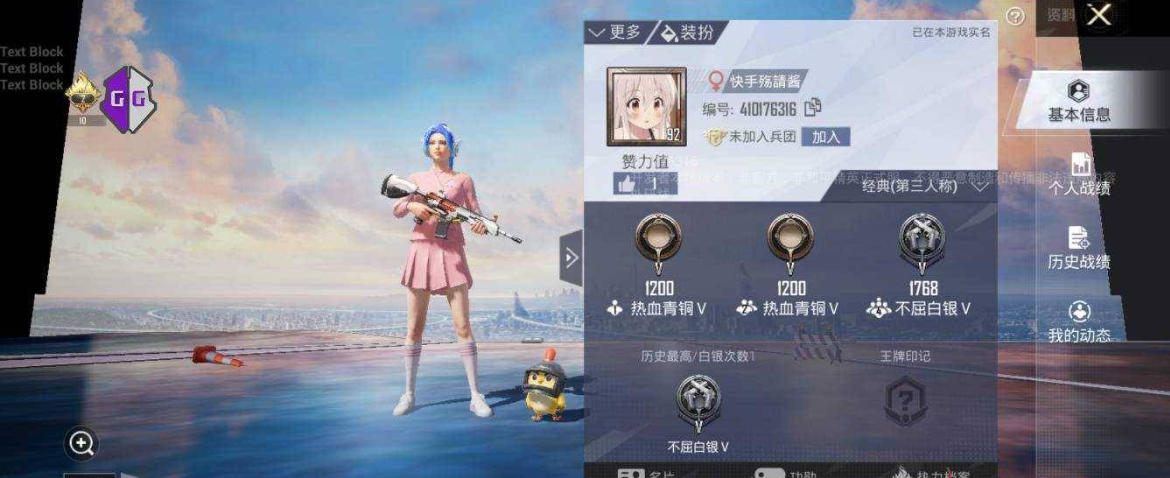Show the 我的动态 activity tab
Image resolution: width=1170 pixels, height=478 pixels.
pyautogui.click(x=1079, y=322)
